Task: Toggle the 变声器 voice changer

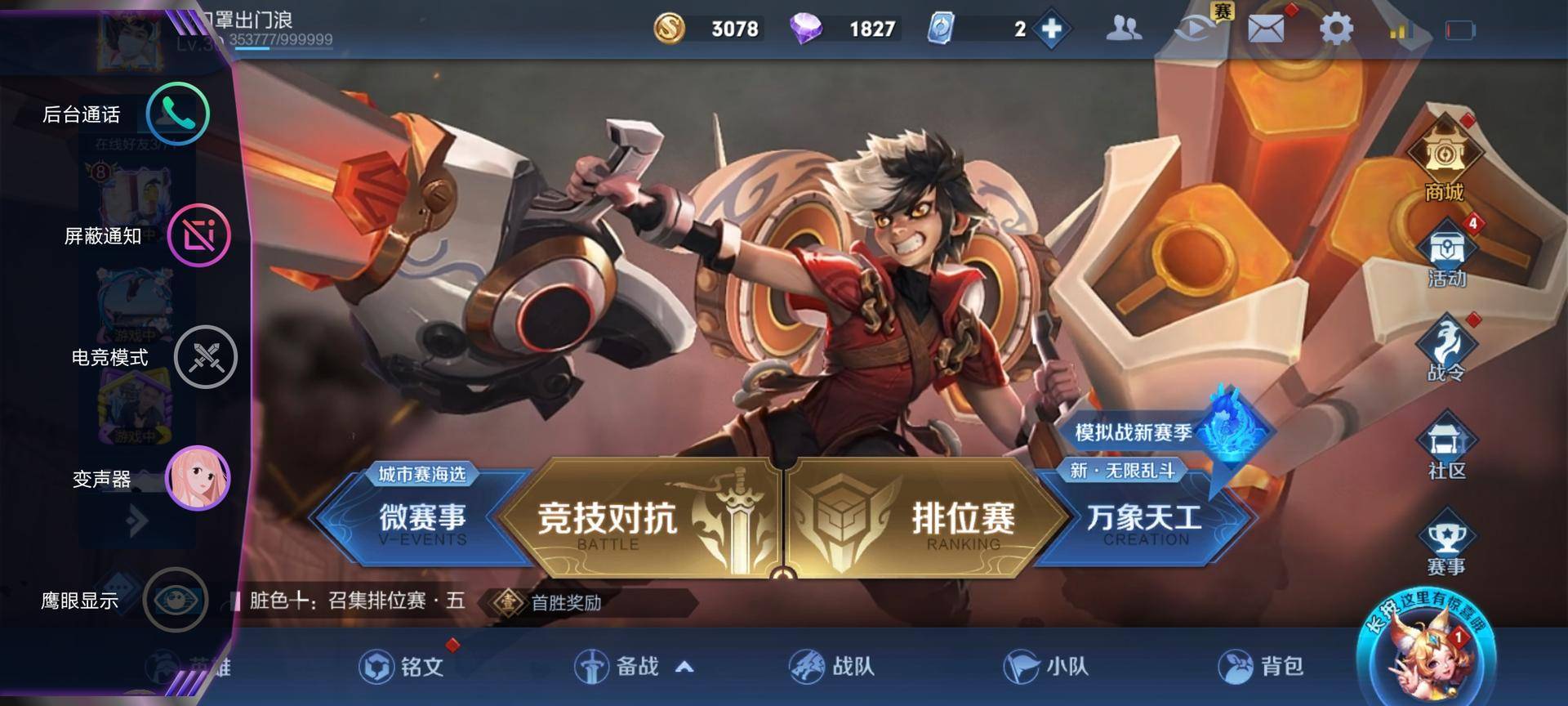Action: point(198,479)
